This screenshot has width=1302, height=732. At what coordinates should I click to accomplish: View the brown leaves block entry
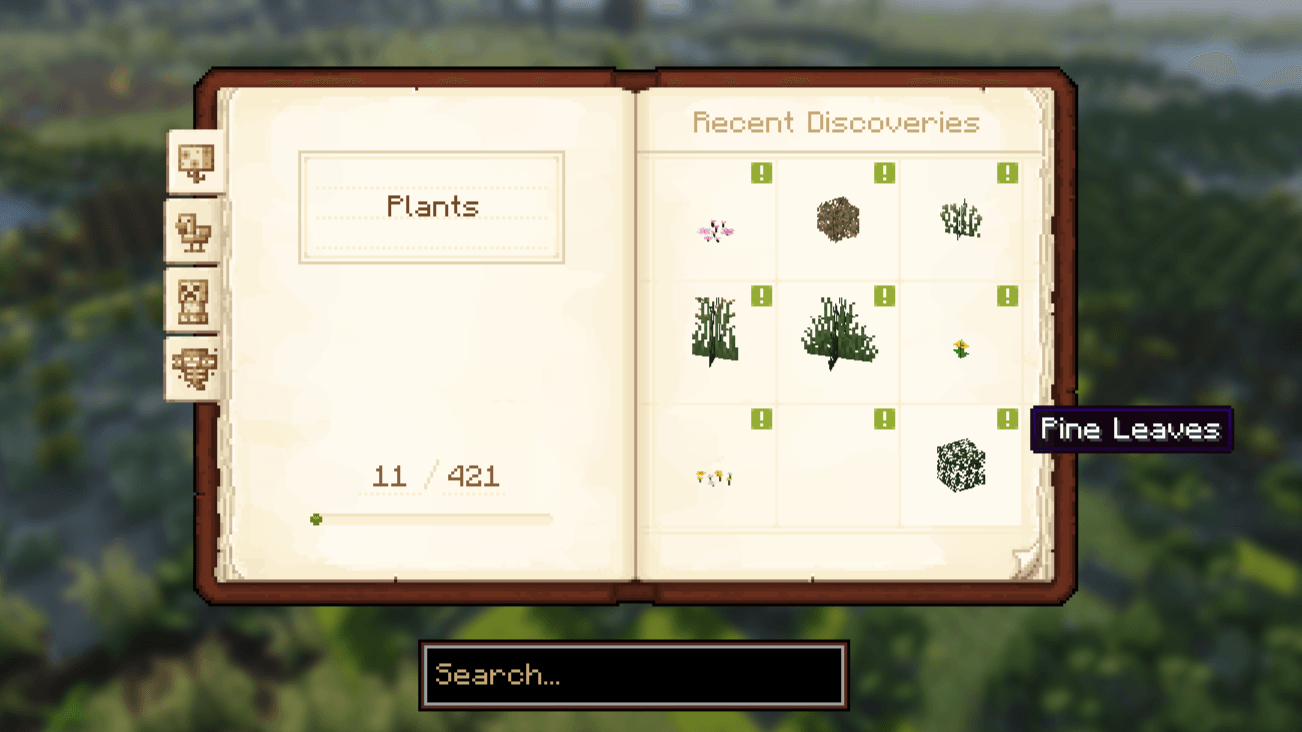point(838,220)
